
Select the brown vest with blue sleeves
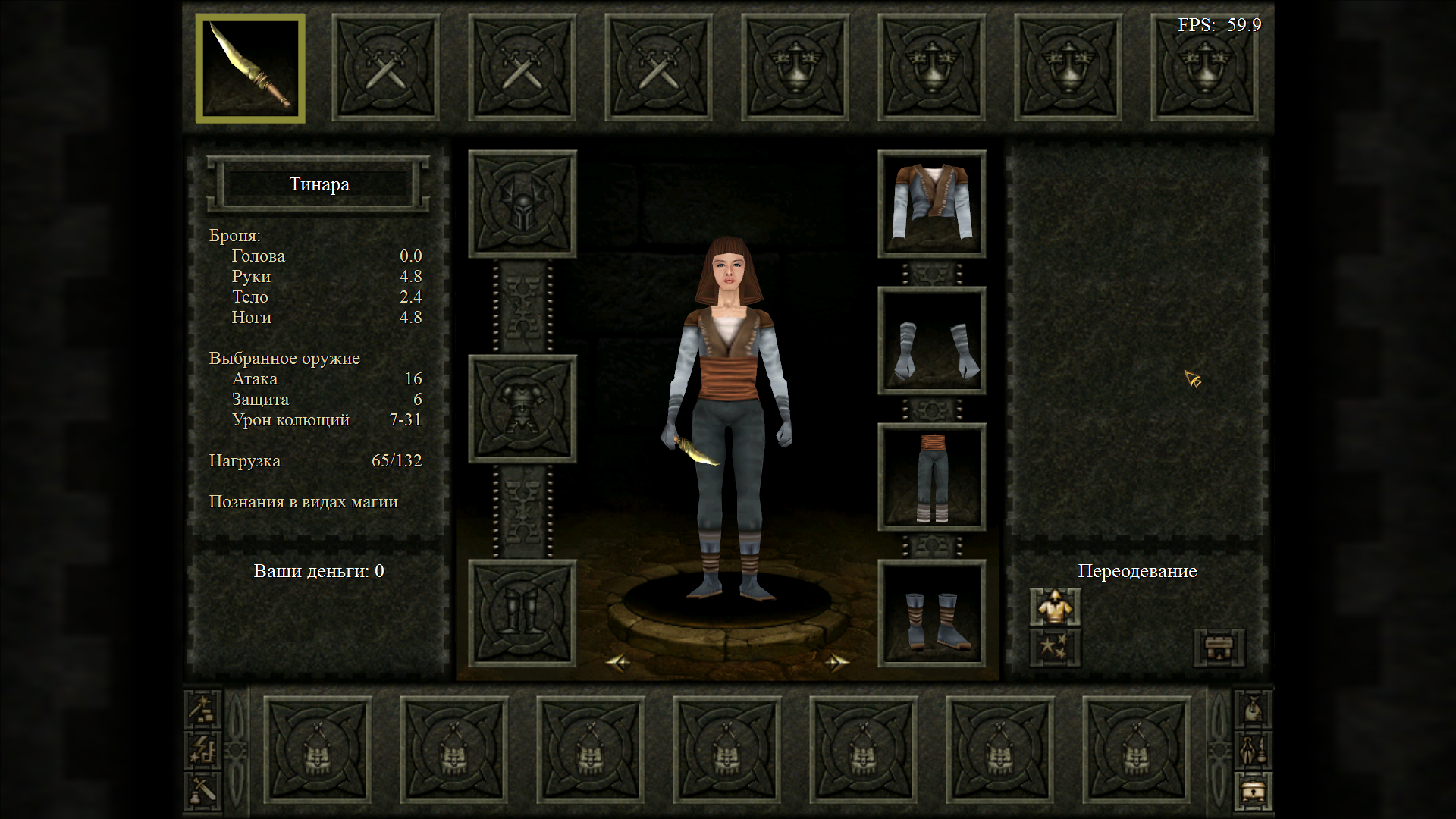pyautogui.click(x=932, y=204)
